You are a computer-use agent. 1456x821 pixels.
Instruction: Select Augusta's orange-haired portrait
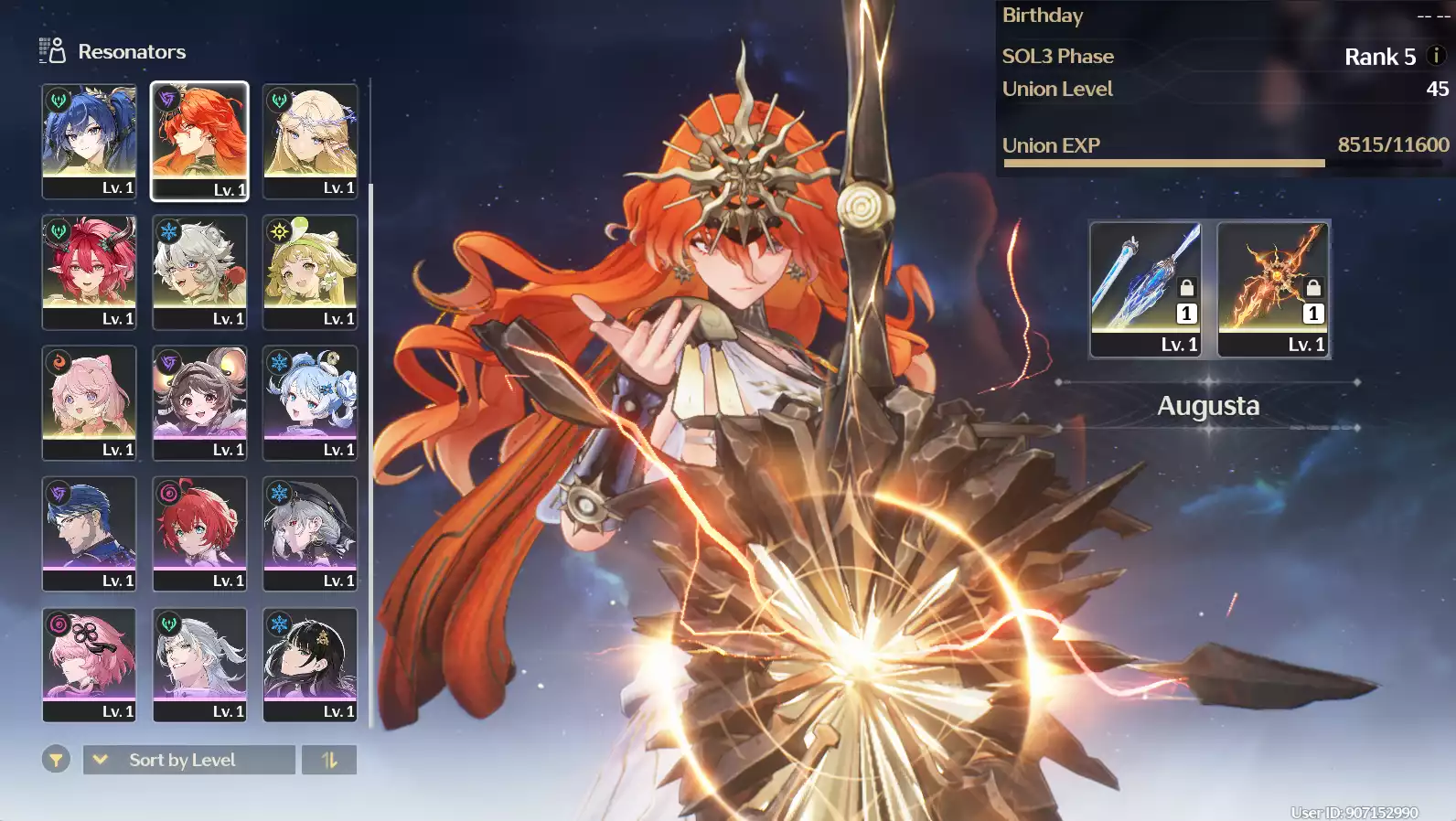pos(199,140)
